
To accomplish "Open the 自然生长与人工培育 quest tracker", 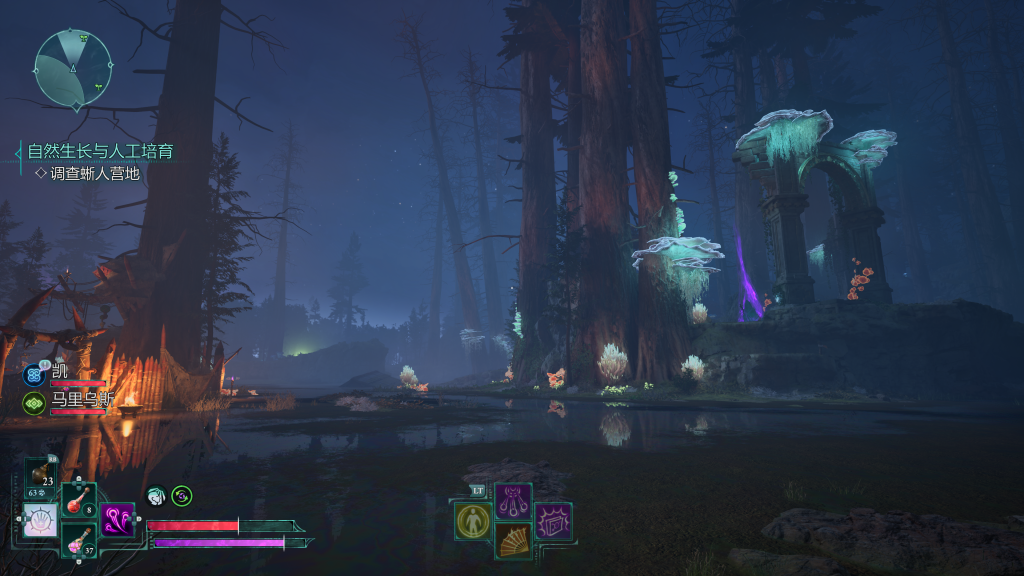I will 100,151.
